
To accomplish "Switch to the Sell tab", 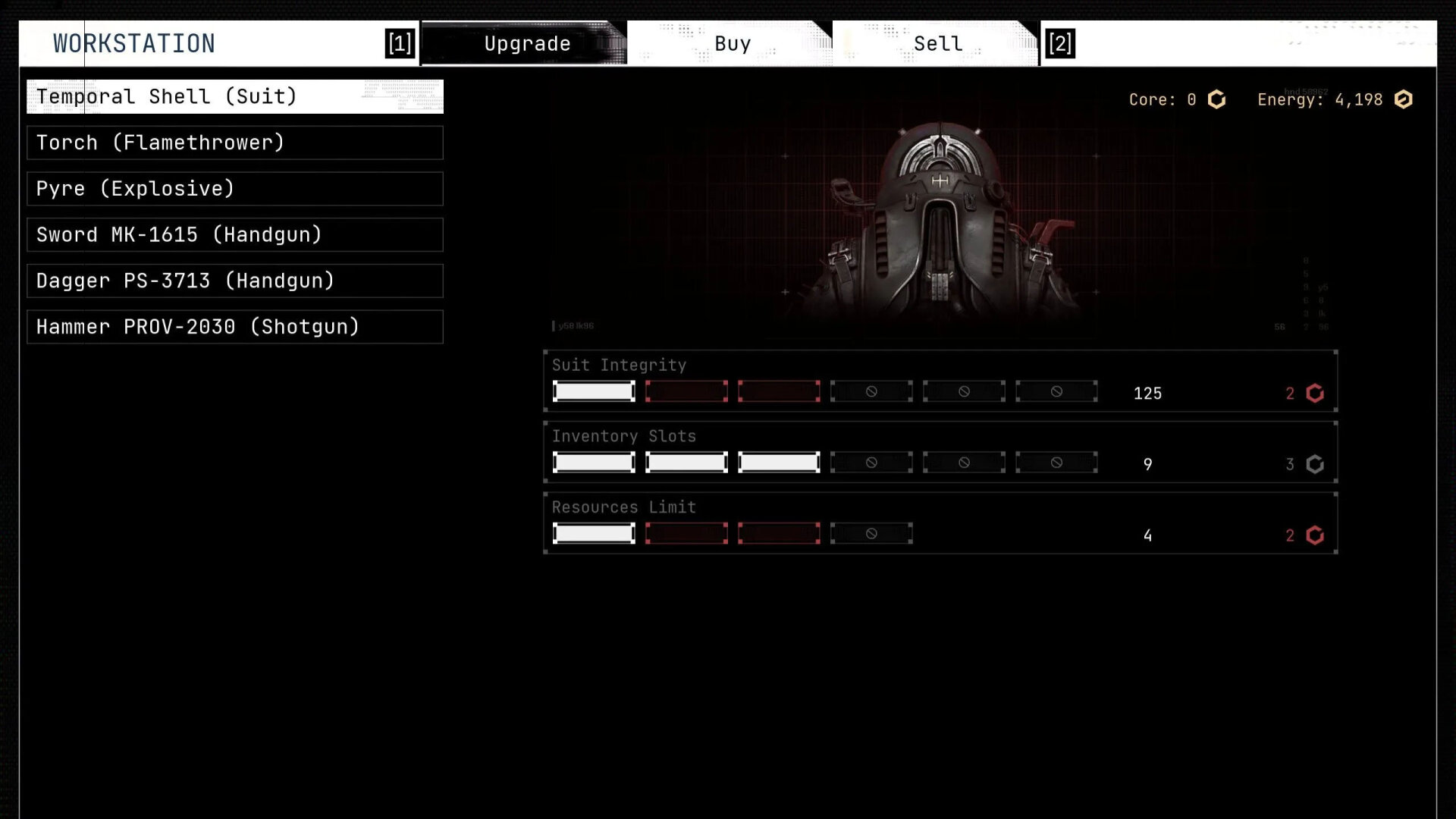I will point(937,44).
